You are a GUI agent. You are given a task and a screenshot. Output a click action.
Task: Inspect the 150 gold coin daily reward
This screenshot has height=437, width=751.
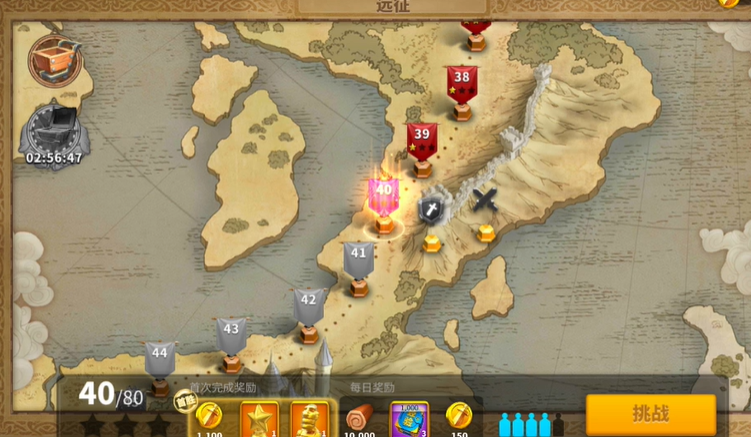tap(458, 417)
